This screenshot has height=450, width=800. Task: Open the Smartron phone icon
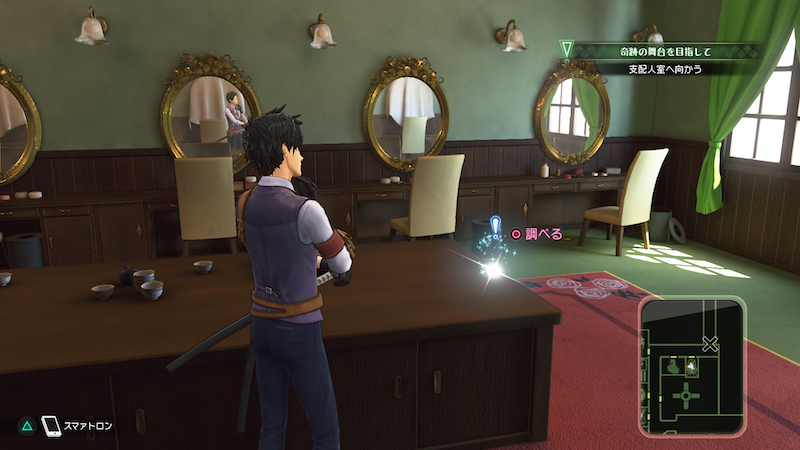pos(51,426)
